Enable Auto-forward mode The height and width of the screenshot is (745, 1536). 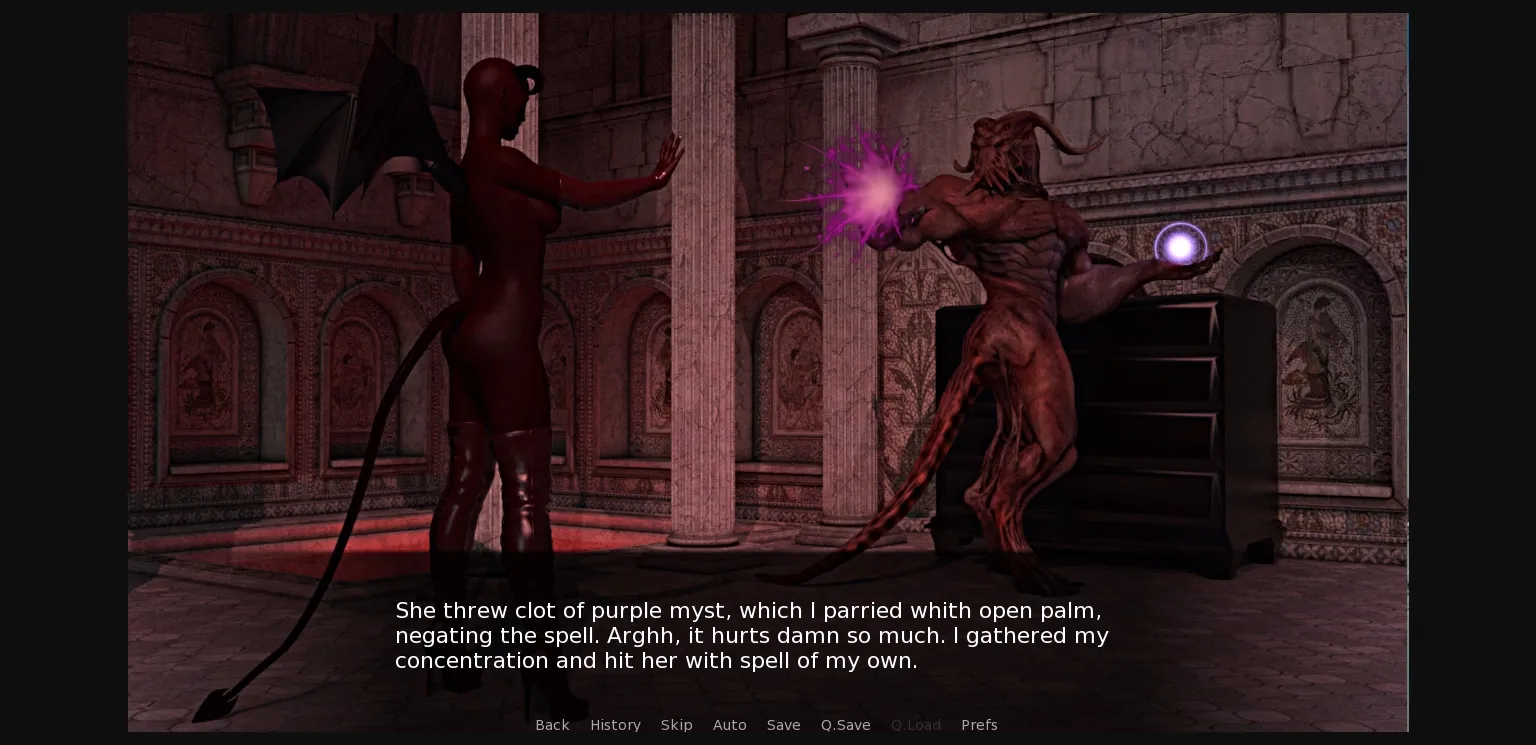click(729, 725)
